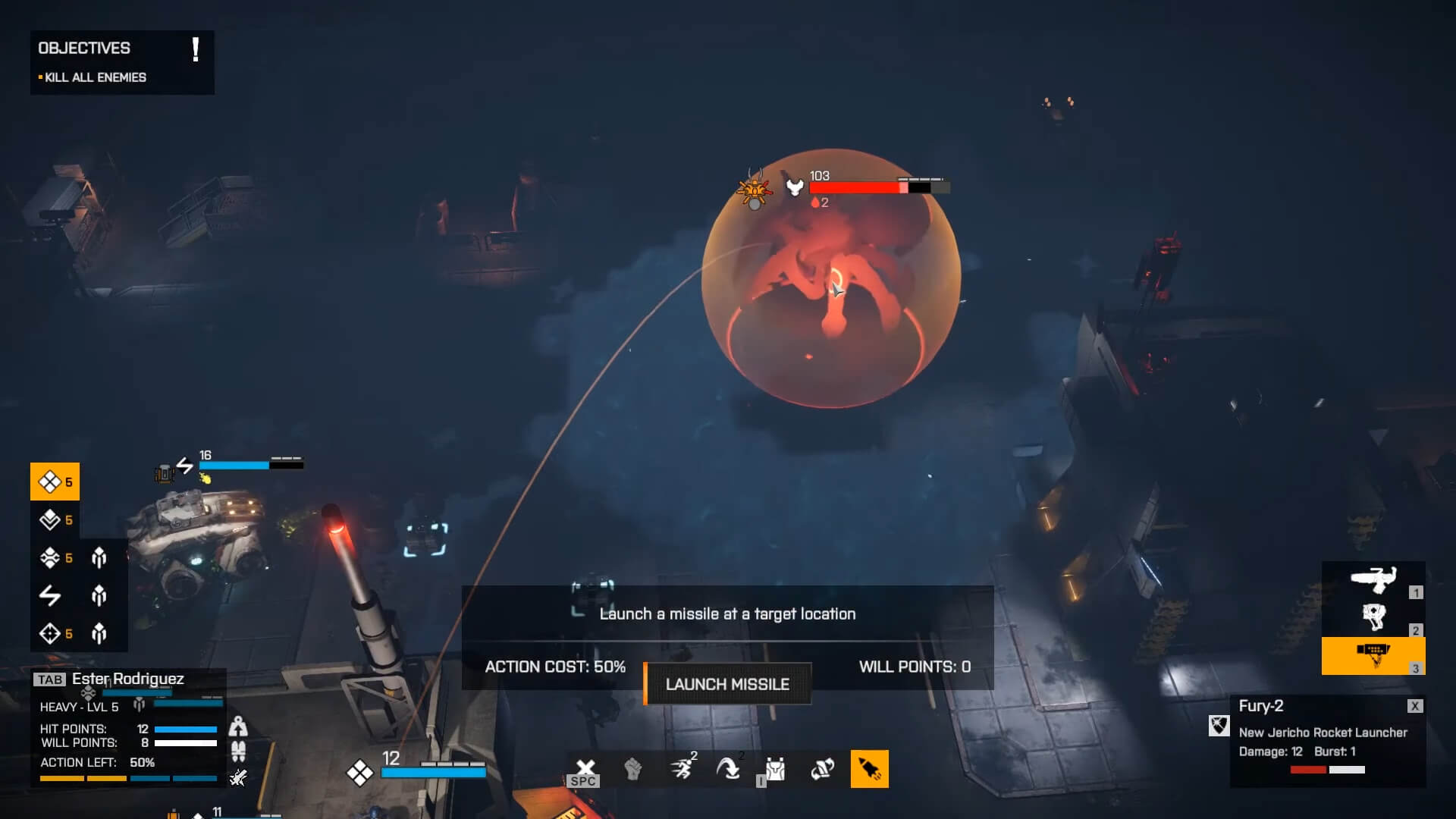Expand the Objectives panel exclamation marker
This screenshot has height=819, width=1456.
(x=196, y=51)
